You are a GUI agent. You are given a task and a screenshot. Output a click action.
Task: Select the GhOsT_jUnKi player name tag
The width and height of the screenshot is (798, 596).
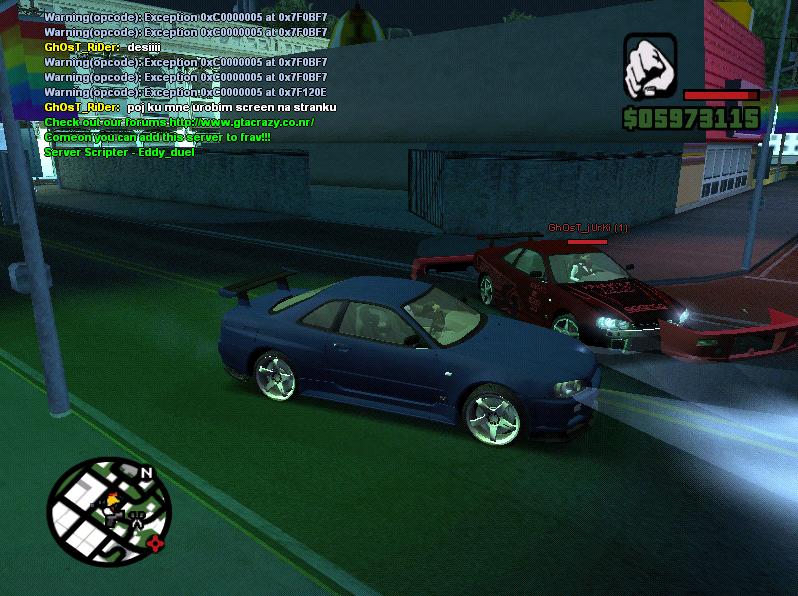tap(587, 228)
